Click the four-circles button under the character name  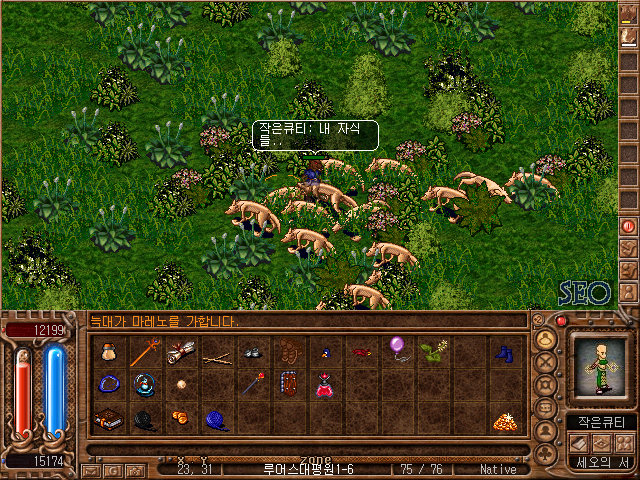click(627, 442)
